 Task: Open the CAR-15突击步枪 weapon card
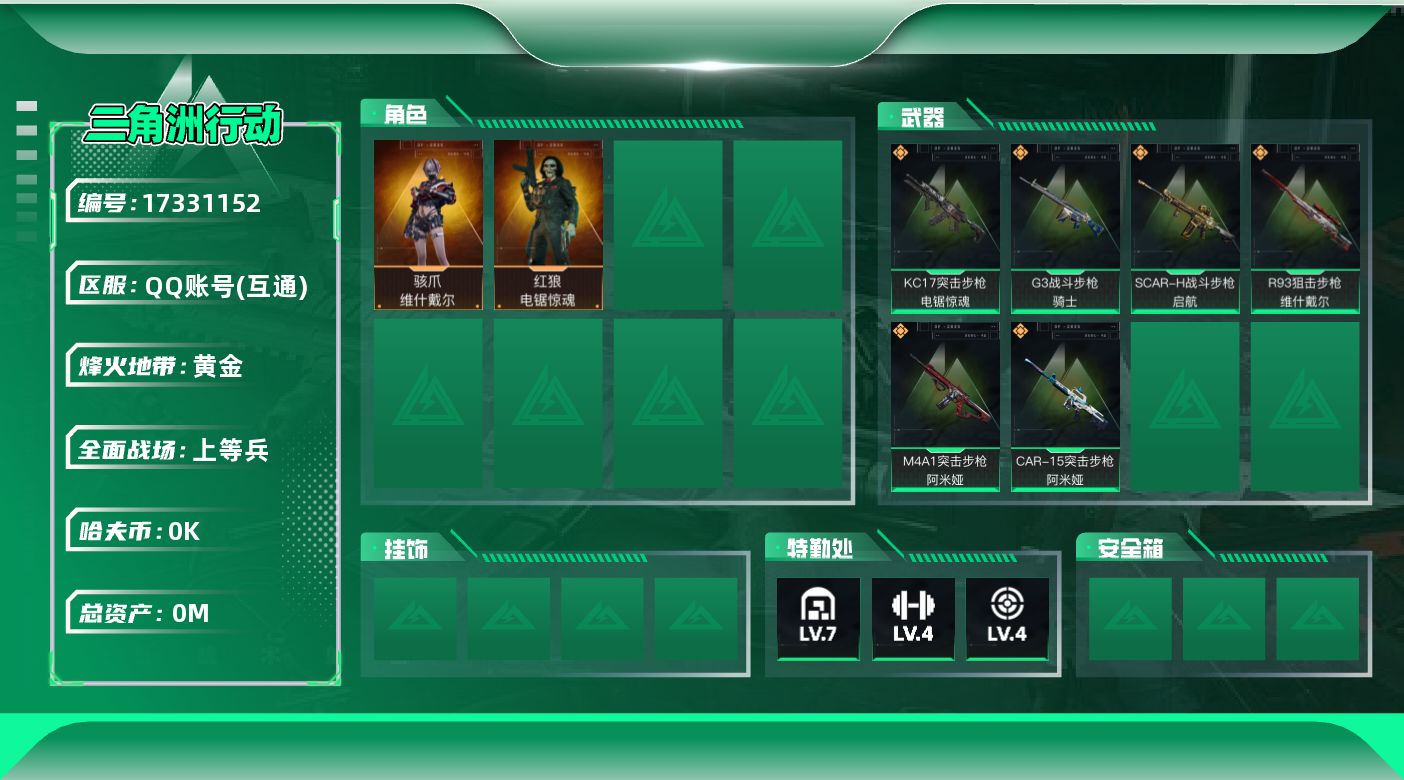1065,405
